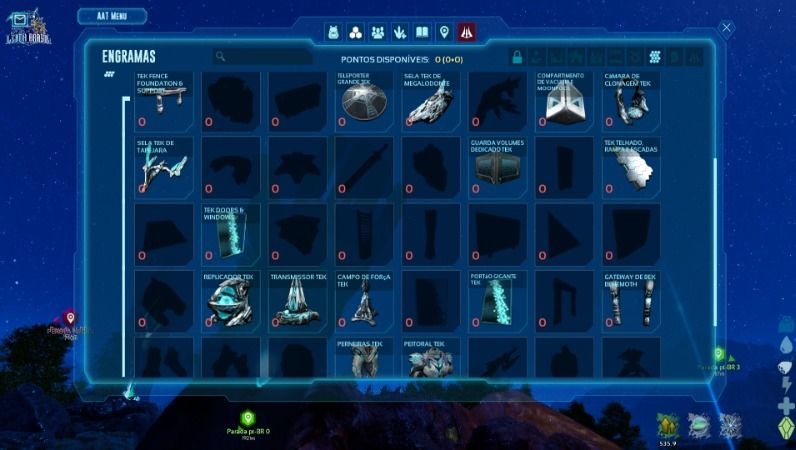Choose the Tek Doors & Windows engram

(231, 233)
